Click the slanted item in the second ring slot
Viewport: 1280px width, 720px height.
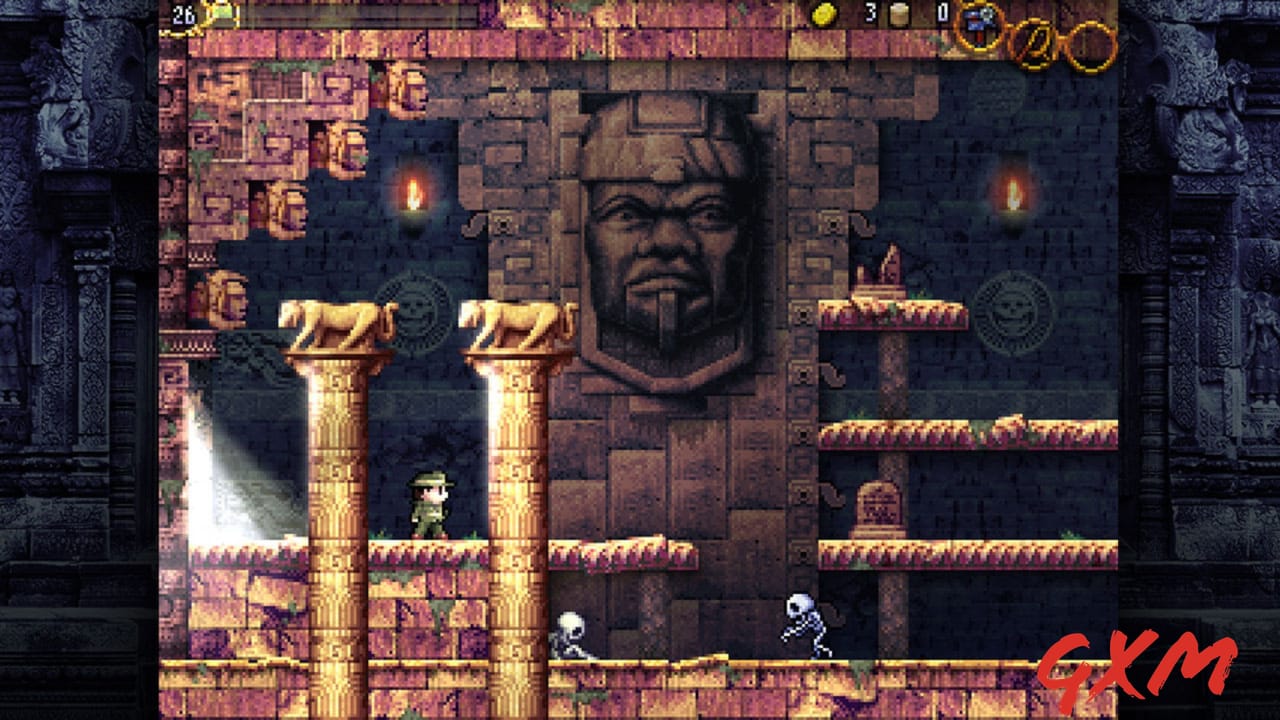click(1035, 42)
